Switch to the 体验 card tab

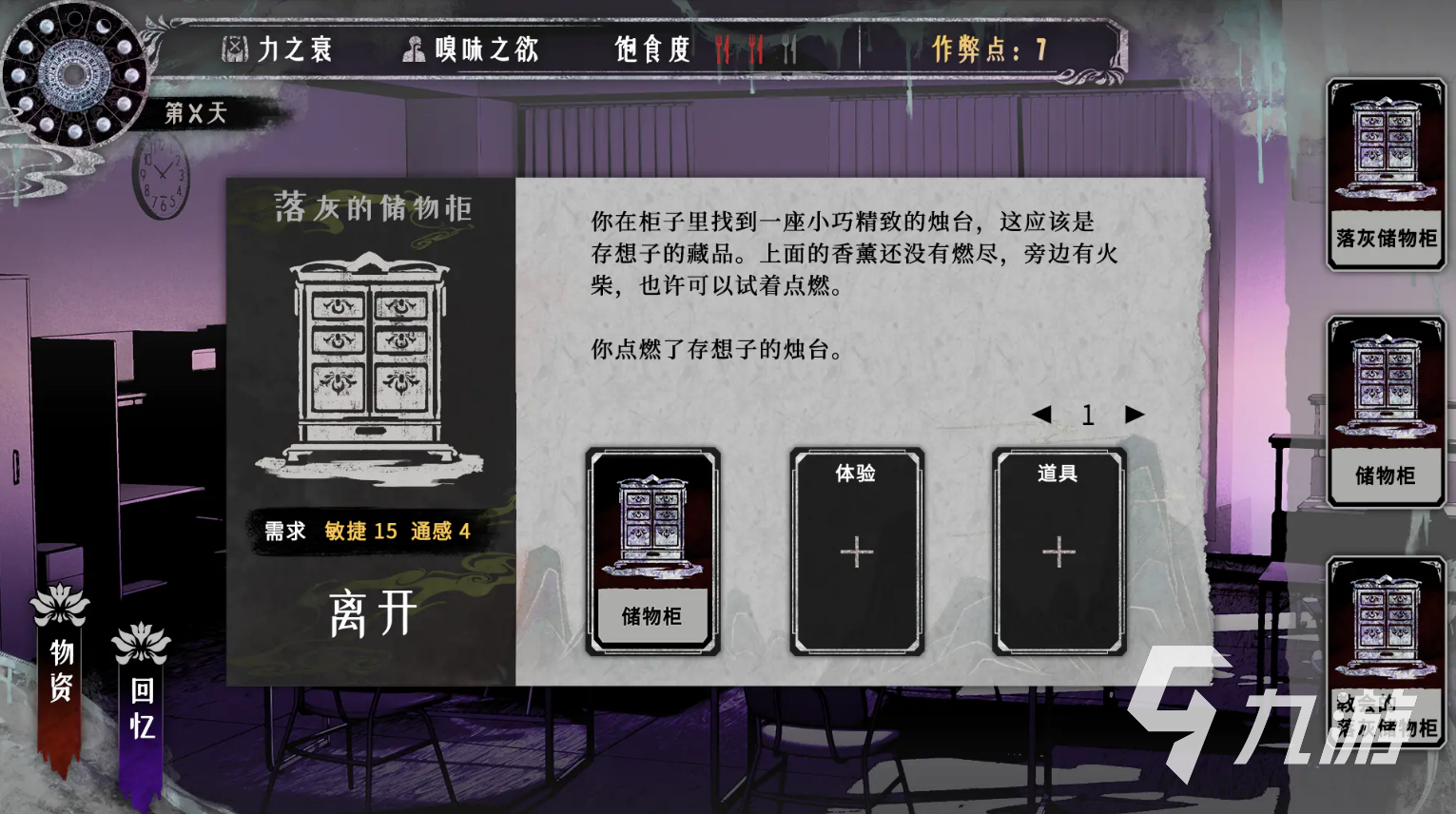854,471
